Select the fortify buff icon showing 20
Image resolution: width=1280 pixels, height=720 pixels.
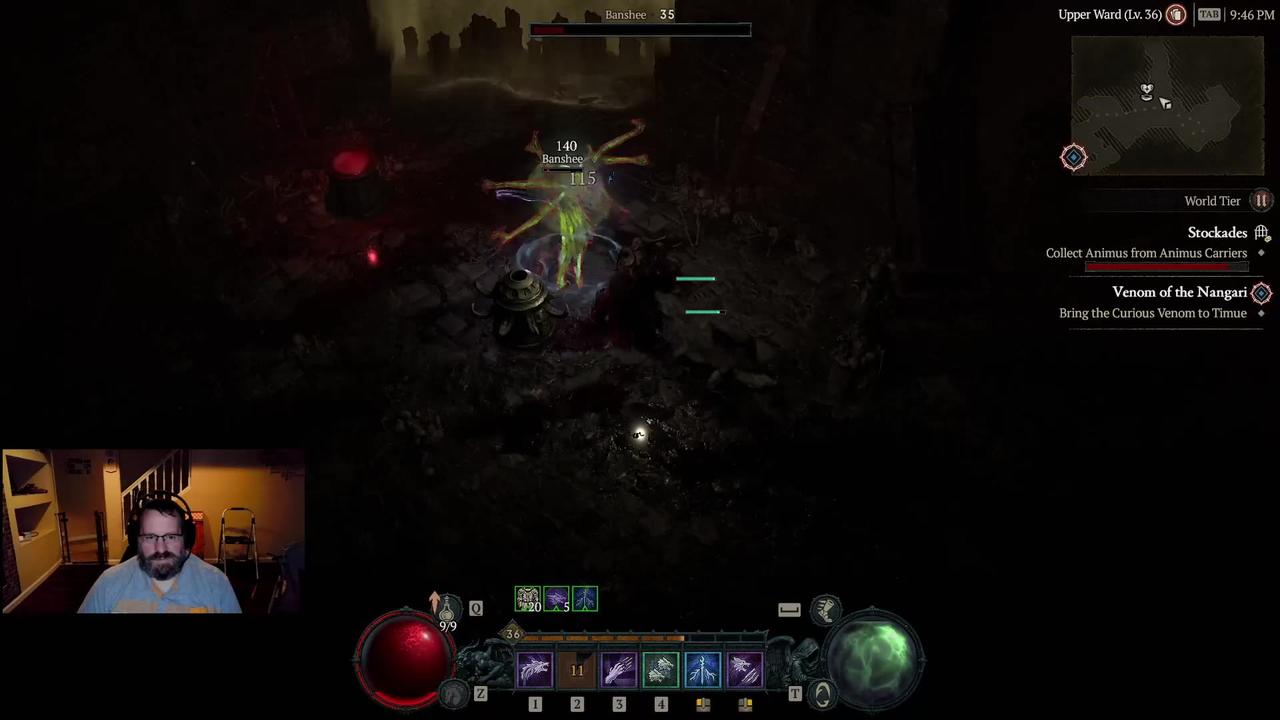point(529,599)
